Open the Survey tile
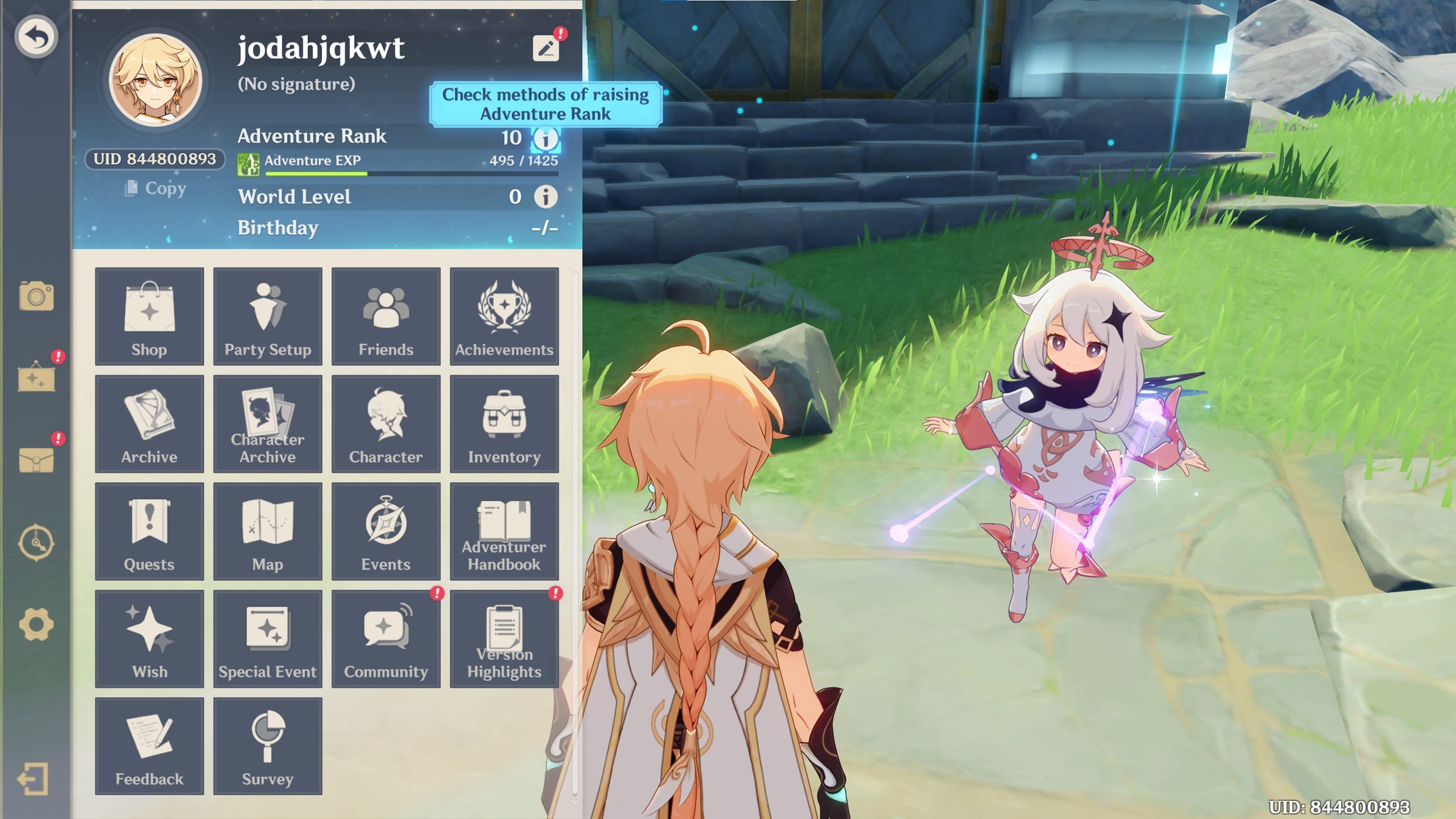1456x819 pixels. (x=267, y=746)
